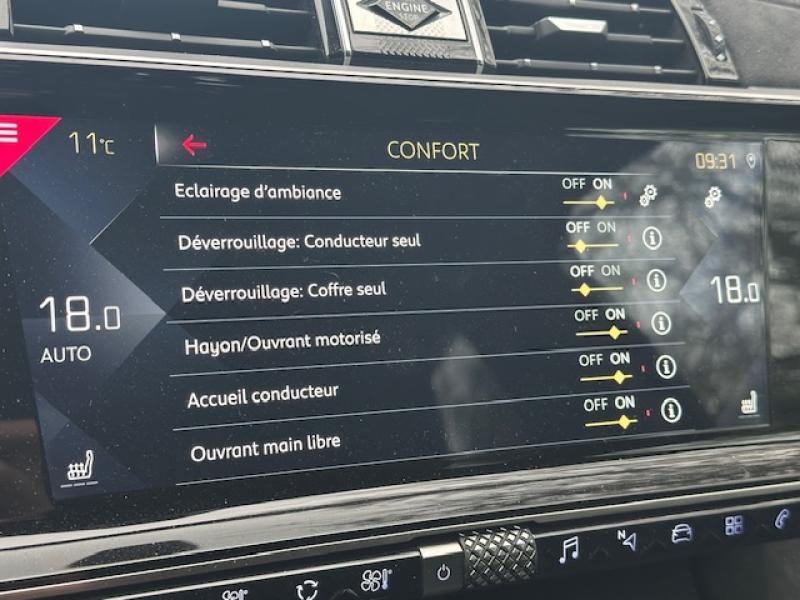Select the AUTO climate setting
The image size is (800, 600).
[x=66, y=354]
